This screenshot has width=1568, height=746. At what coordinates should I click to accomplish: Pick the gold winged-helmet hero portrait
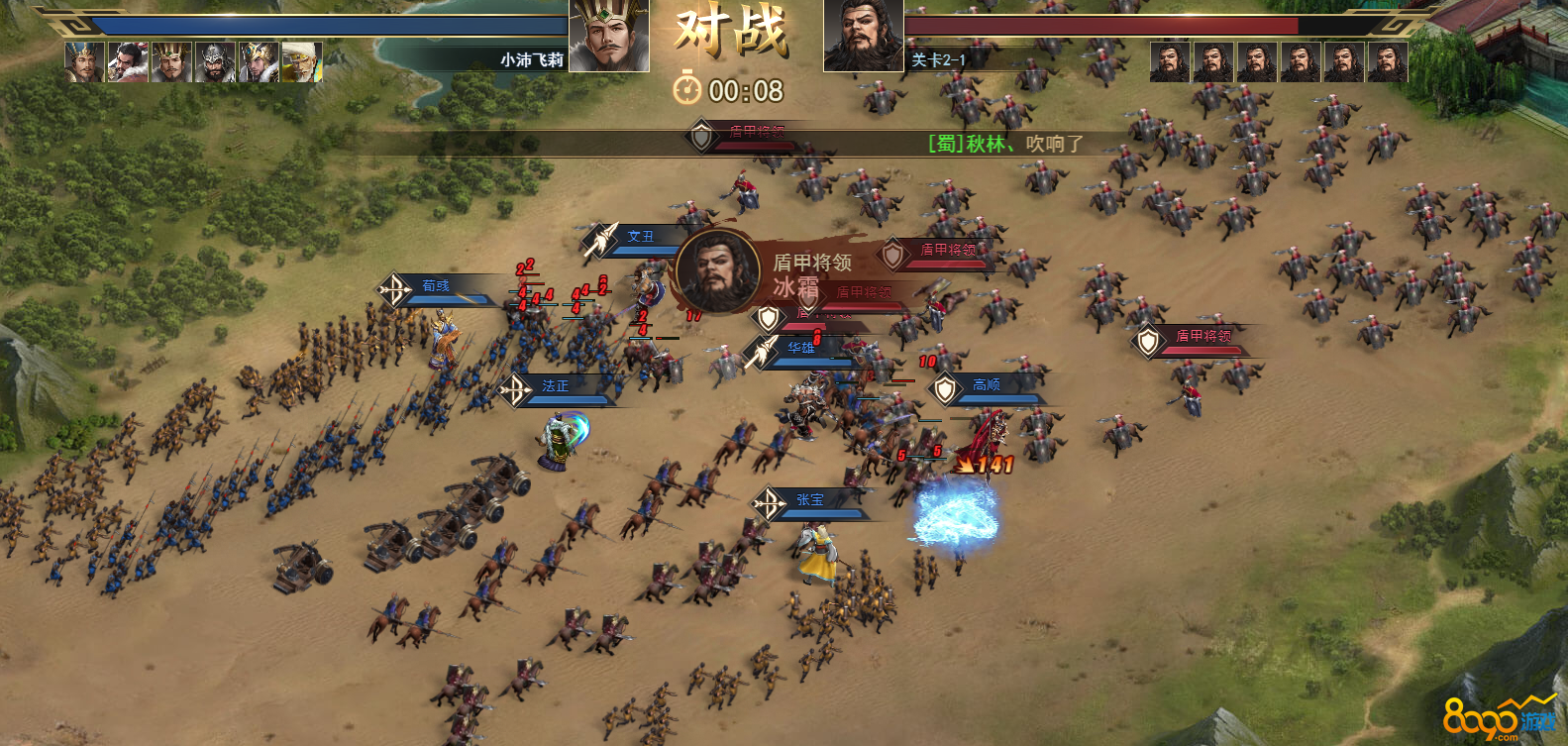pos(258,62)
